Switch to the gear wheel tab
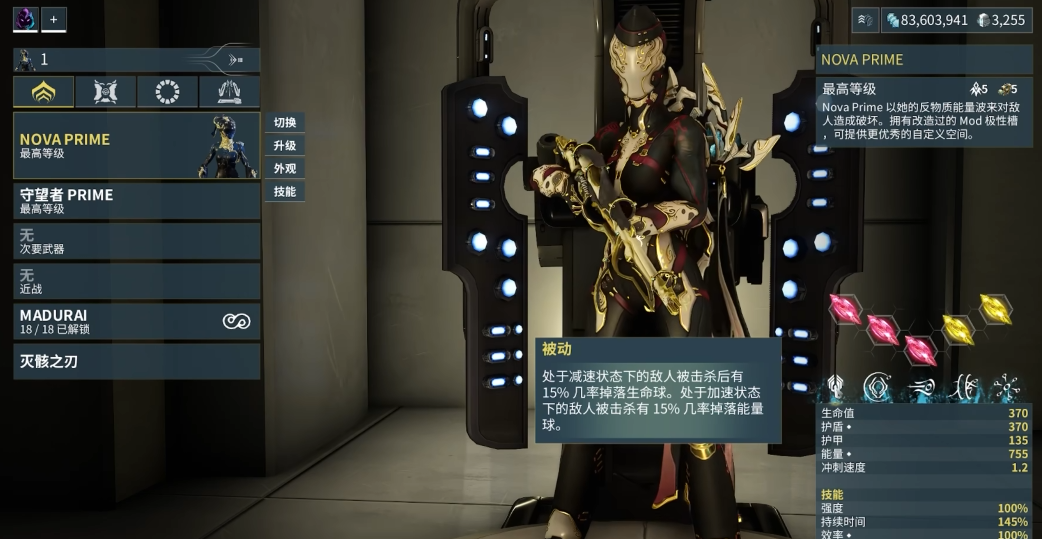The height and width of the screenshot is (539, 1042). (168, 92)
